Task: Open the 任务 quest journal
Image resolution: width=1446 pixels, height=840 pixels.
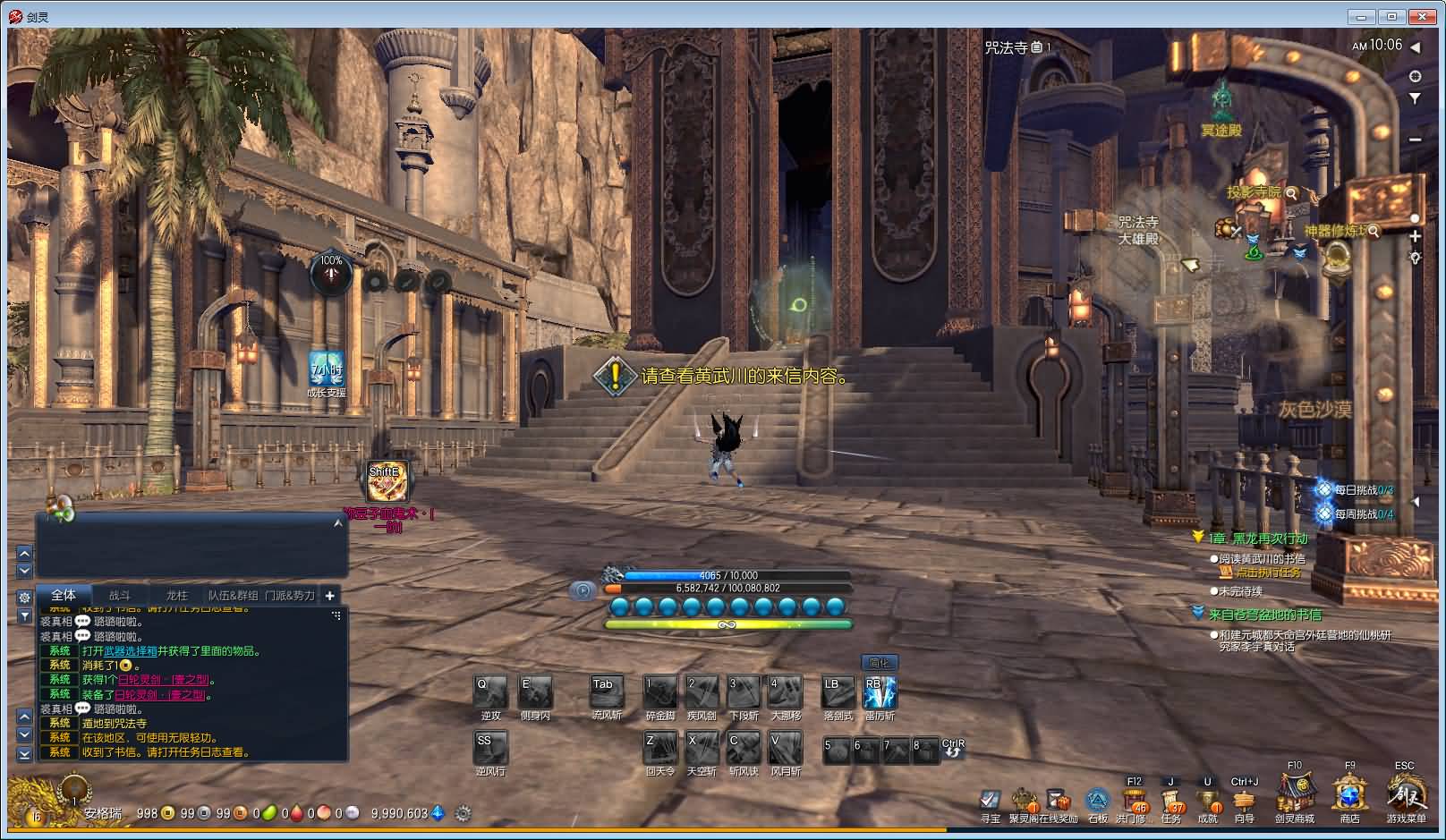Action: 1171,802
